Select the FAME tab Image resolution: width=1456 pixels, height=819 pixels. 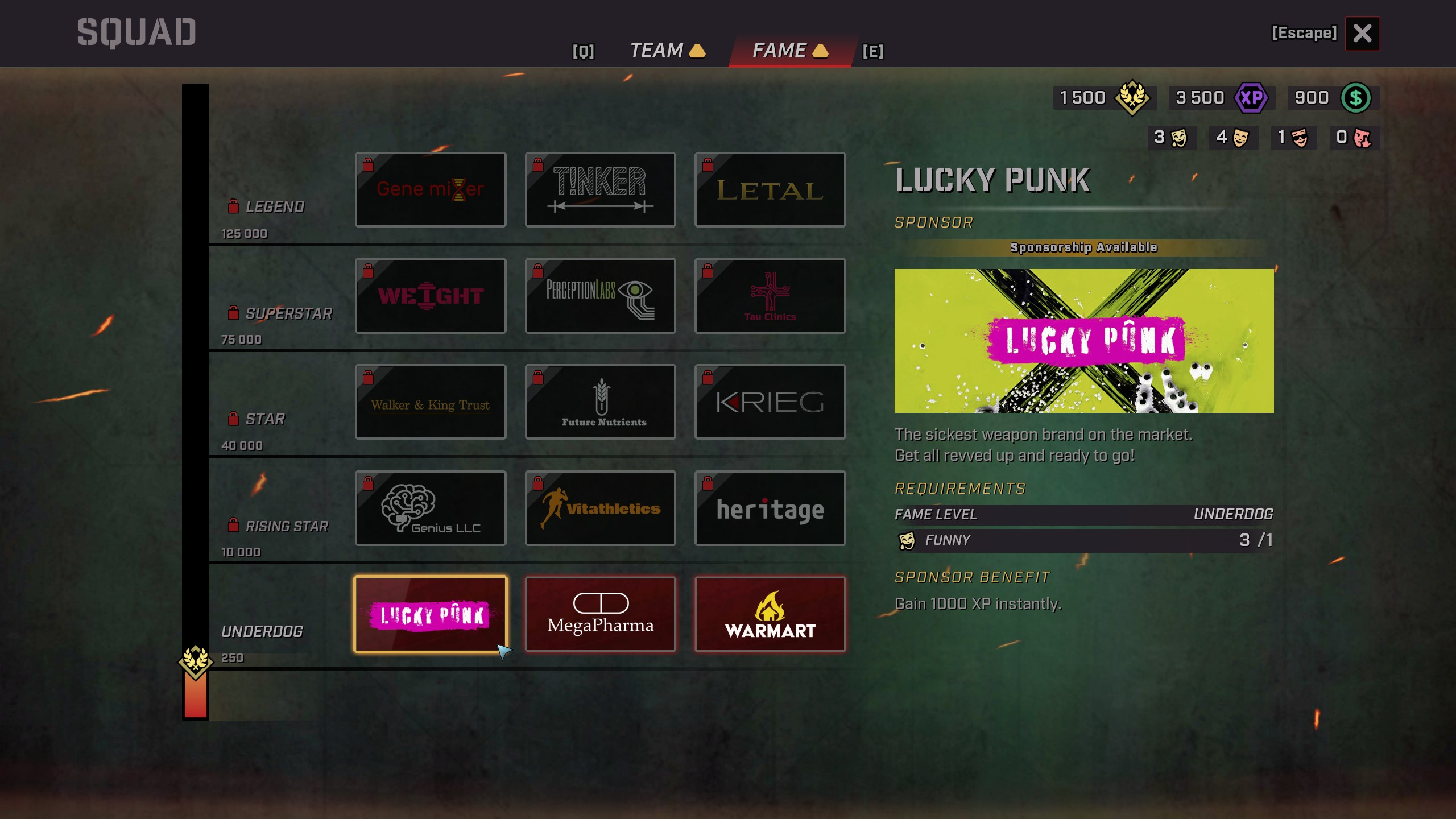pos(780,51)
